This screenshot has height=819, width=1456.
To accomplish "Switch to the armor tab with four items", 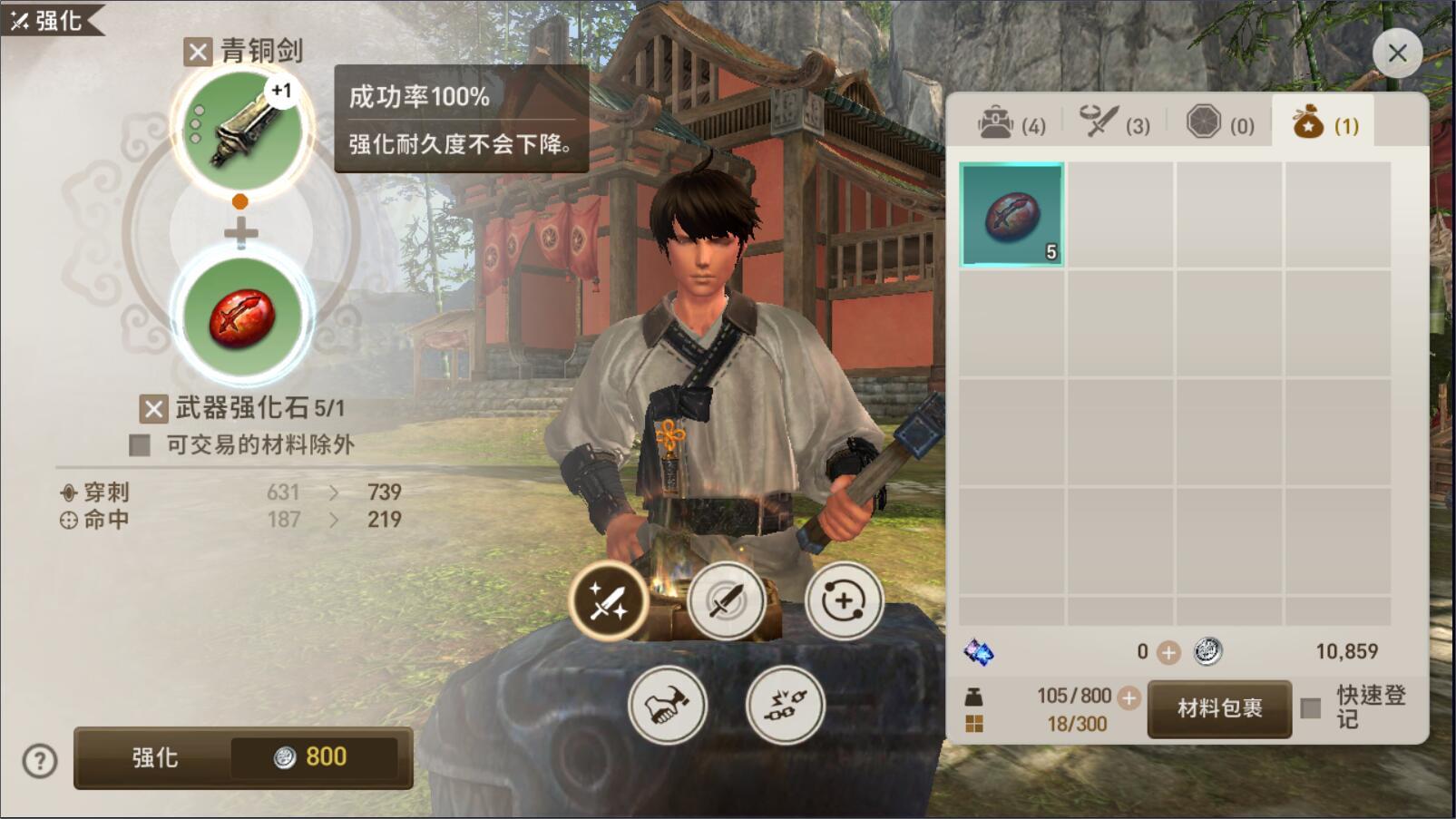I will tap(1011, 122).
